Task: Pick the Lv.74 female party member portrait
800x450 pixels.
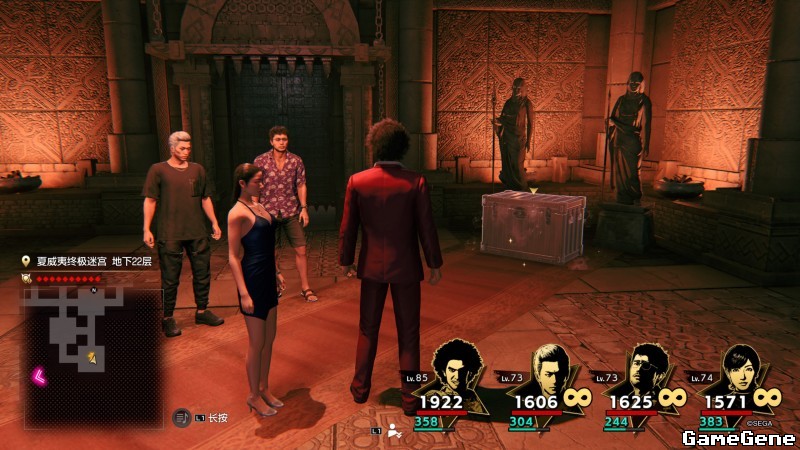Action: coord(740,368)
